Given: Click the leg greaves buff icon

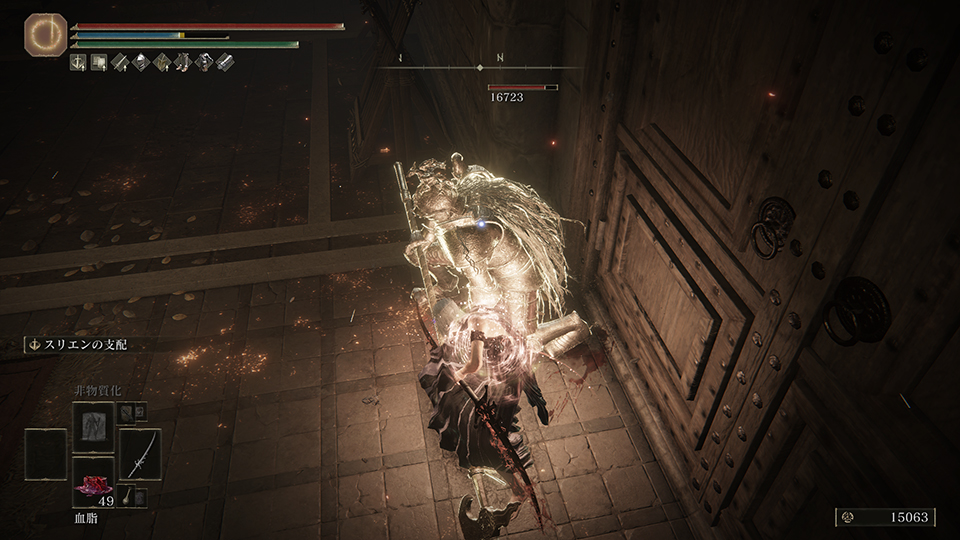Looking at the screenshot, I should (x=183, y=63).
